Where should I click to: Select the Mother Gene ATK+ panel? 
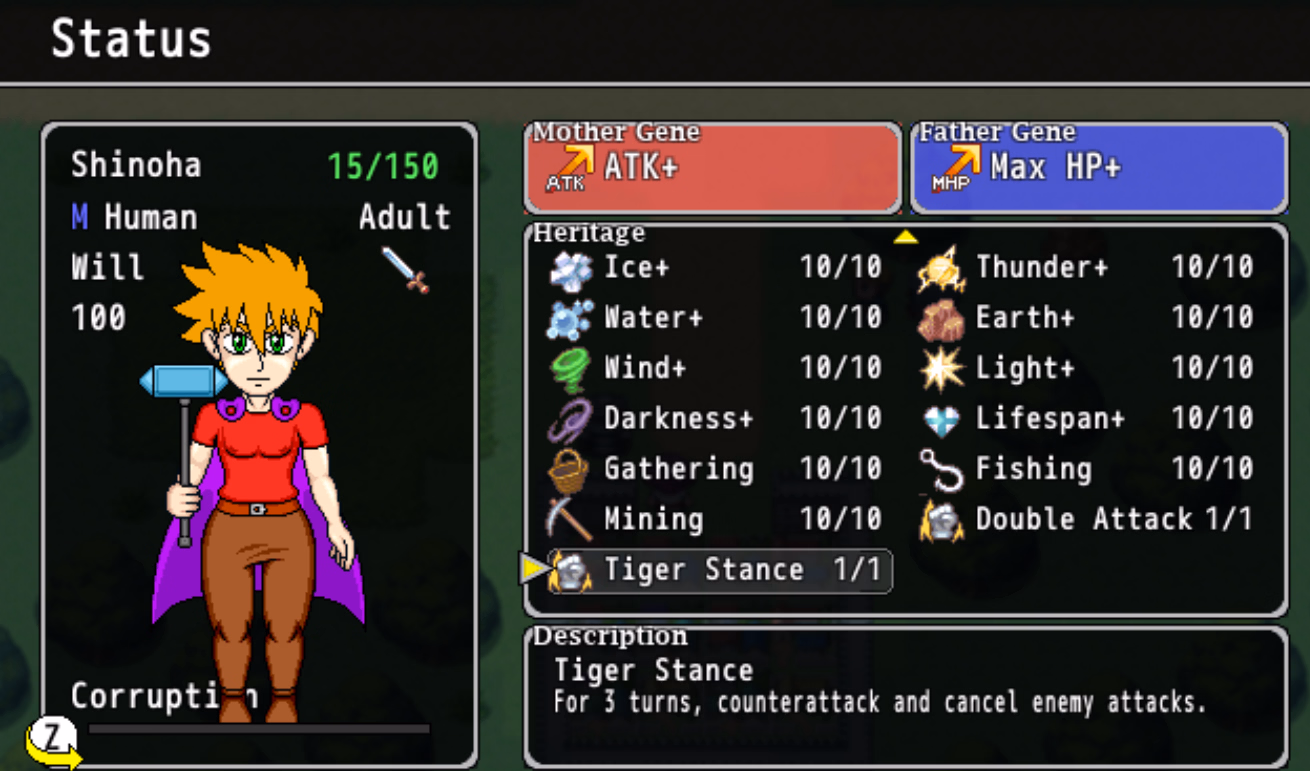click(x=712, y=168)
